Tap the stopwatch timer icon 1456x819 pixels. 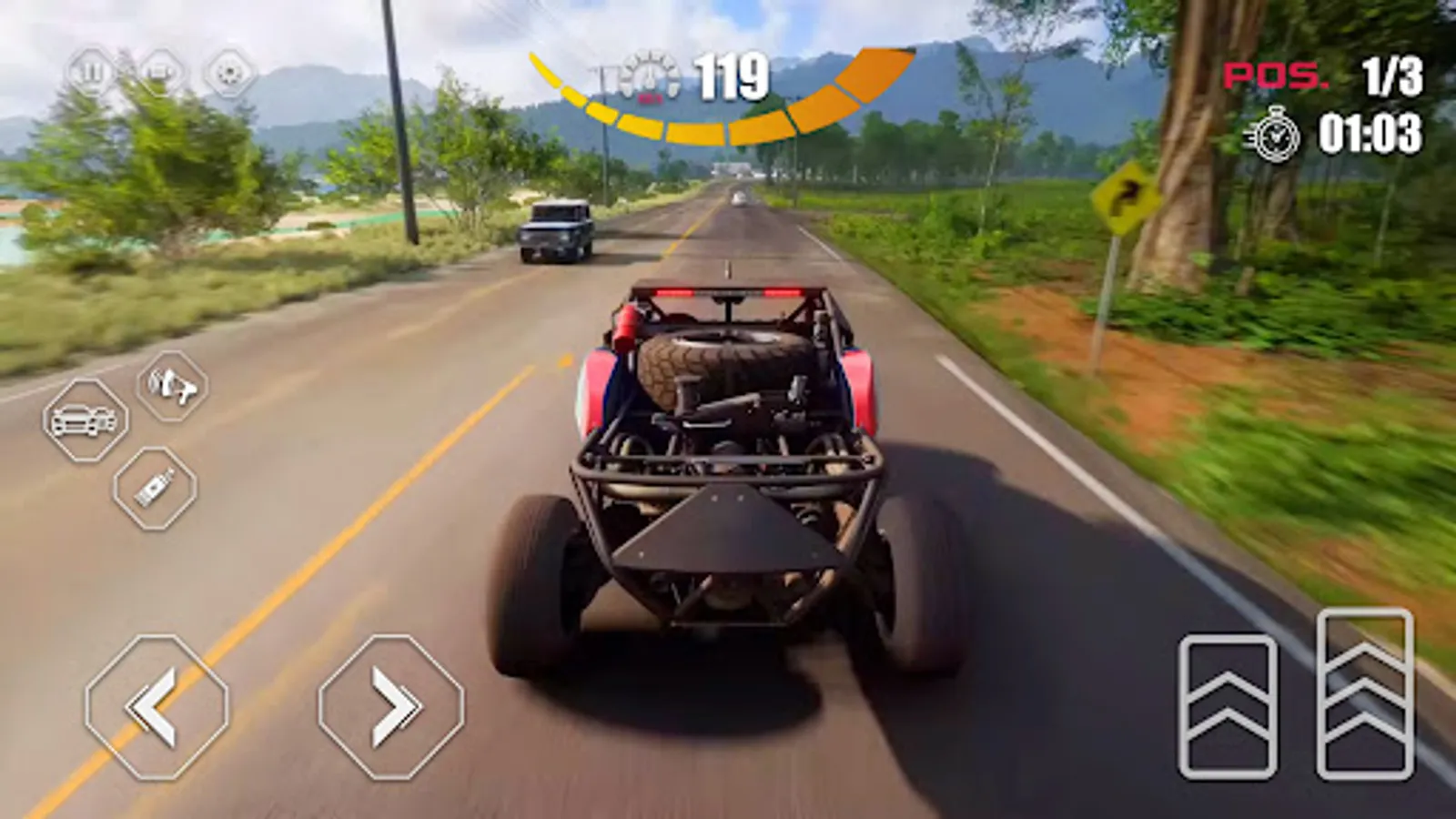click(x=1278, y=135)
